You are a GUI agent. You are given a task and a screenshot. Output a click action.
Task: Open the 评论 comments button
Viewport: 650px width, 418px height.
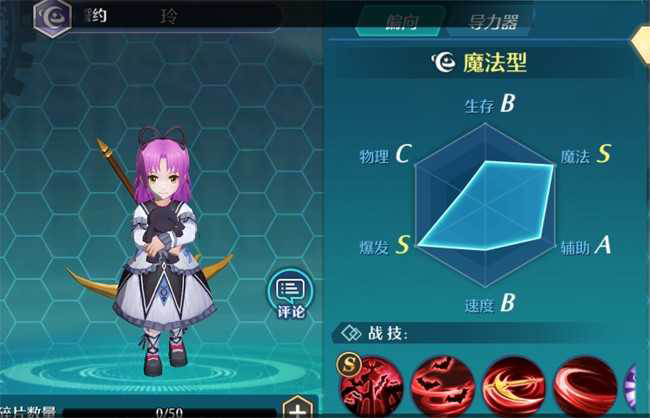click(x=290, y=297)
